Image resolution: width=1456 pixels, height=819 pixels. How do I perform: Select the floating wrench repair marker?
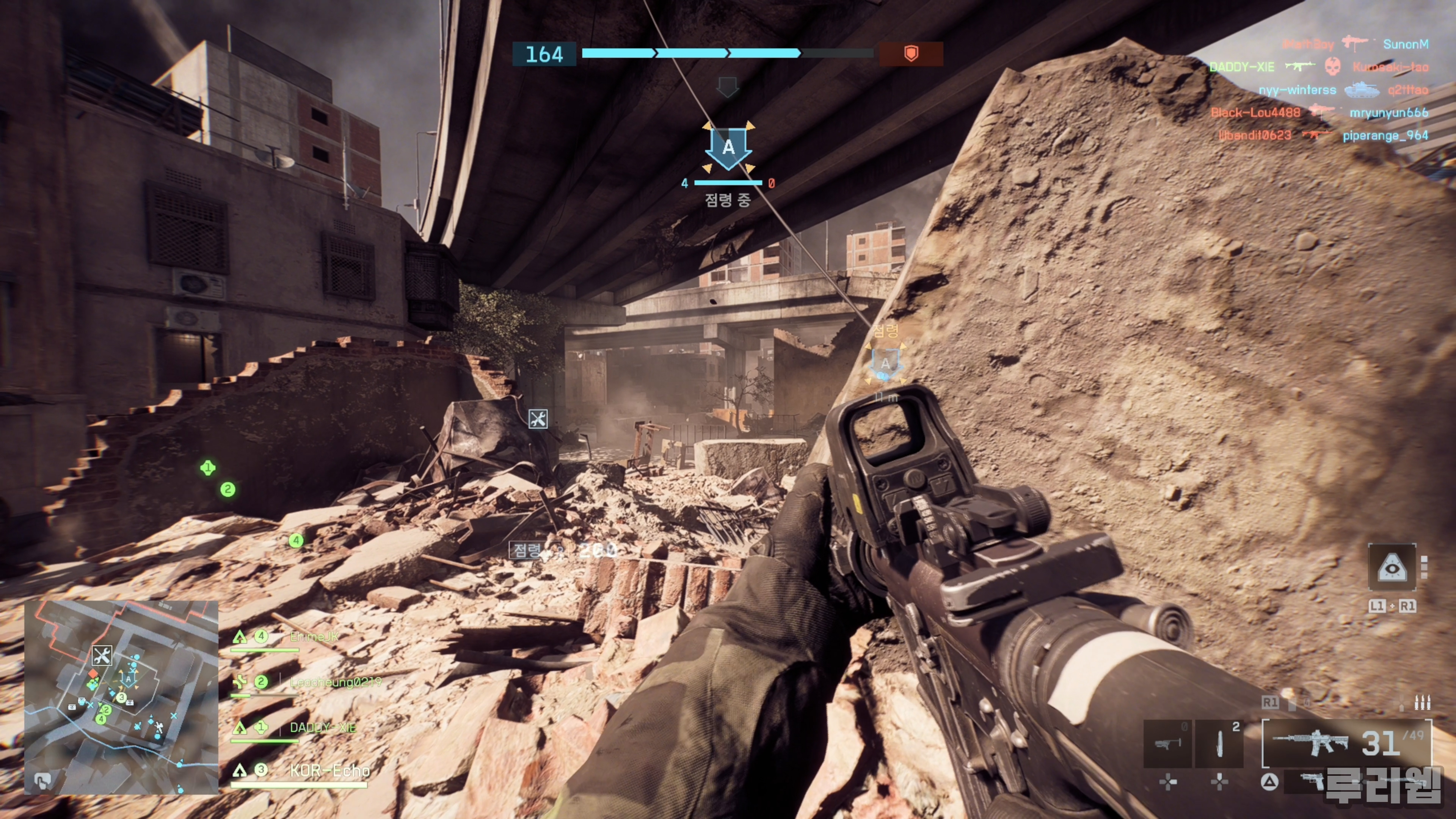tap(538, 419)
